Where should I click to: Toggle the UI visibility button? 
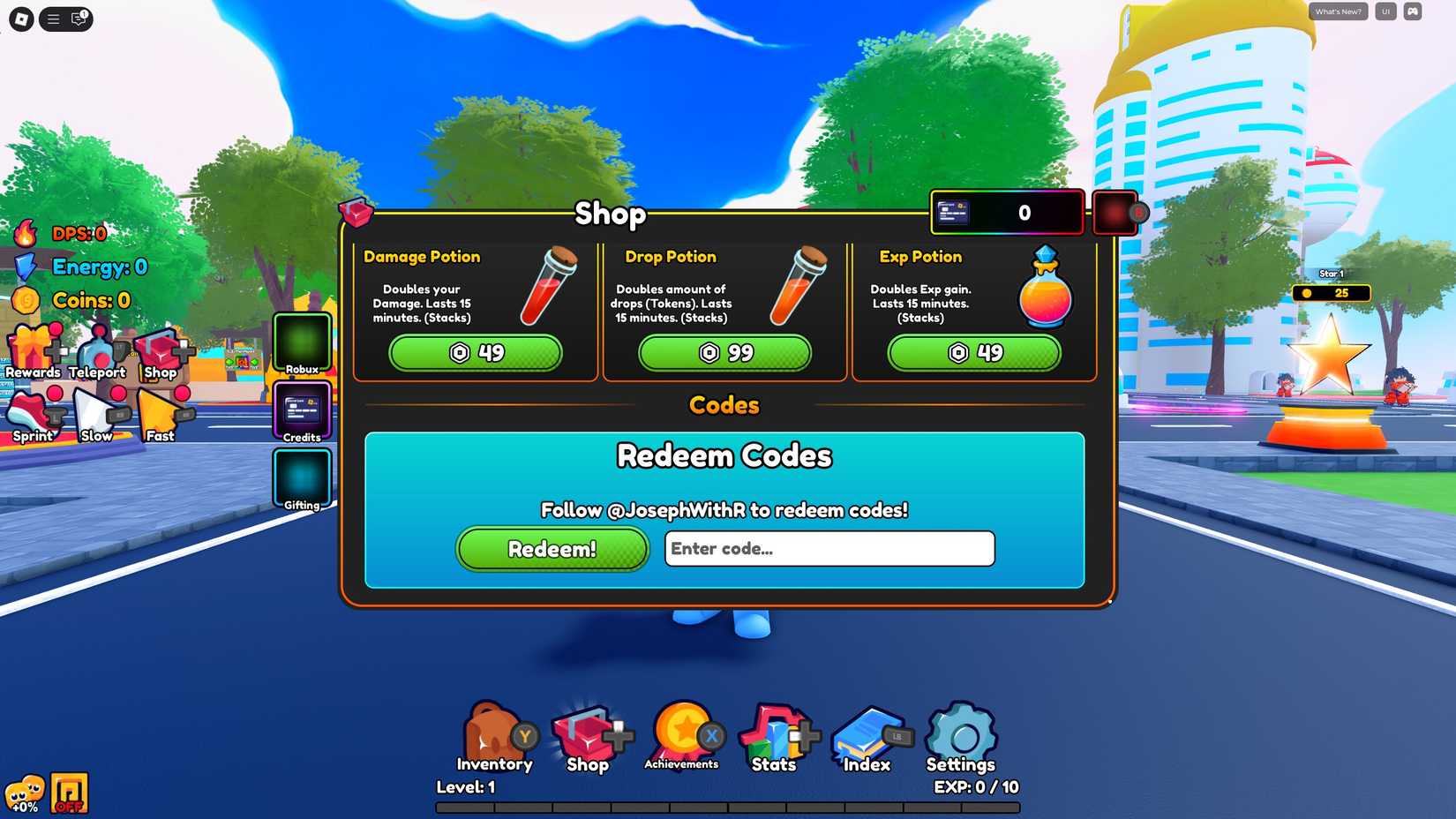pyautogui.click(x=1385, y=11)
